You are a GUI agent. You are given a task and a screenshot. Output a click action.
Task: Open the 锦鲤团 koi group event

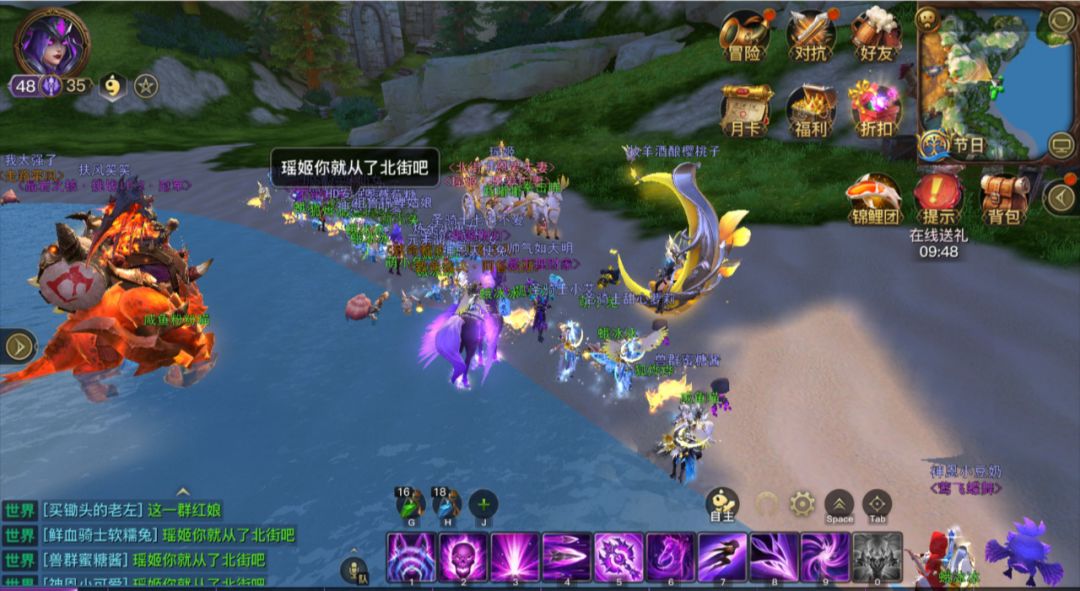[873, 195]
